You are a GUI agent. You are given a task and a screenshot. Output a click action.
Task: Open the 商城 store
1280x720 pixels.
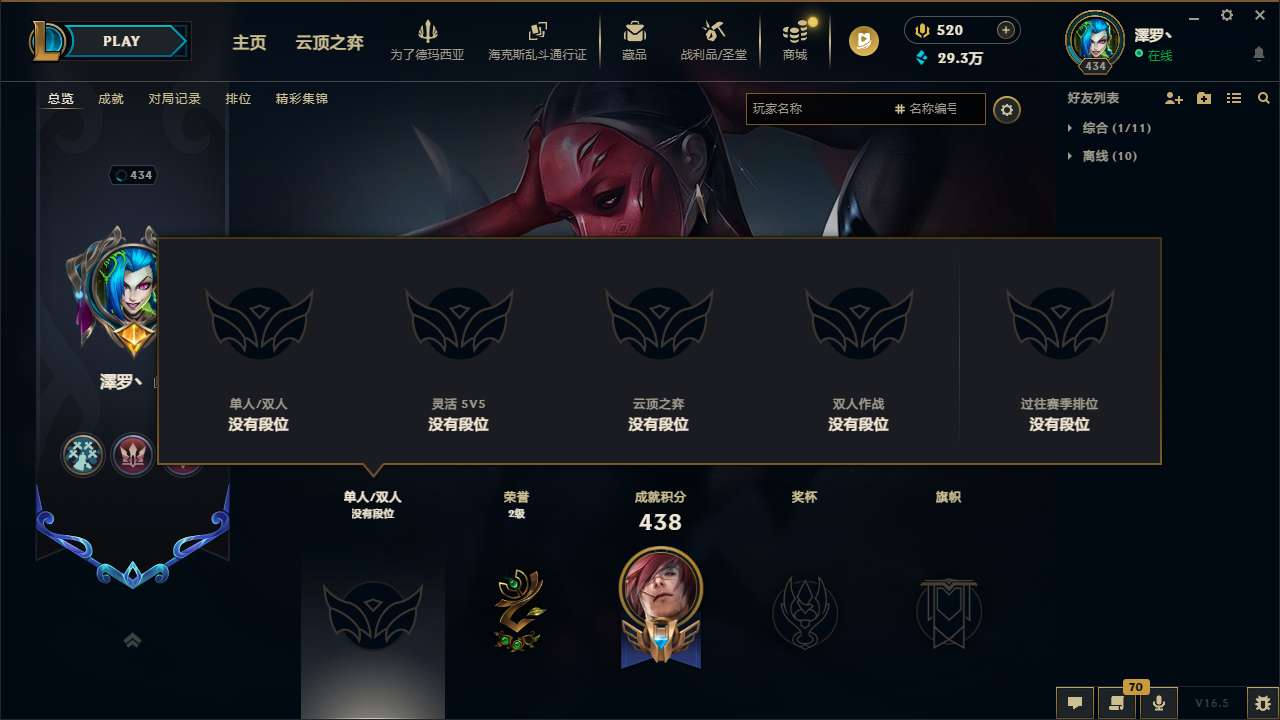[x=795, y=41]
